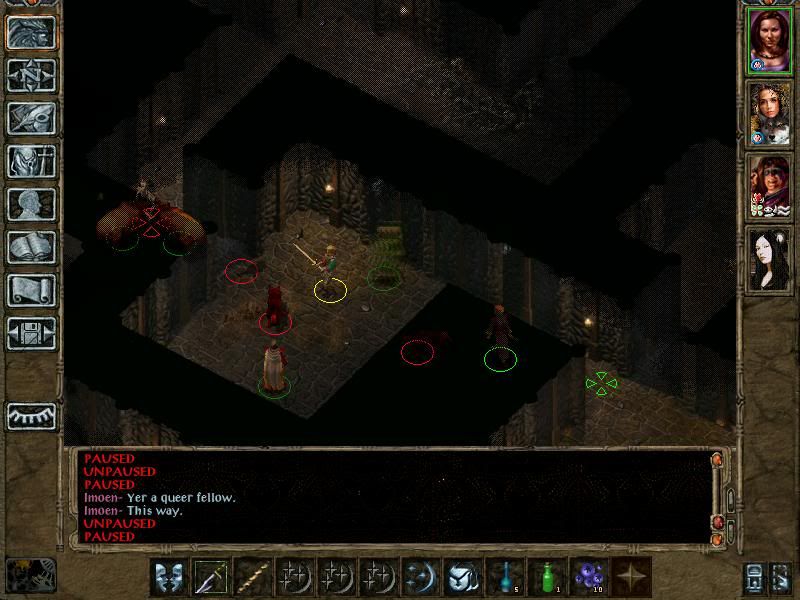Select the pale black-haired woman portrait
This screenshot has height=600, width=800.
tap(771, 258)
